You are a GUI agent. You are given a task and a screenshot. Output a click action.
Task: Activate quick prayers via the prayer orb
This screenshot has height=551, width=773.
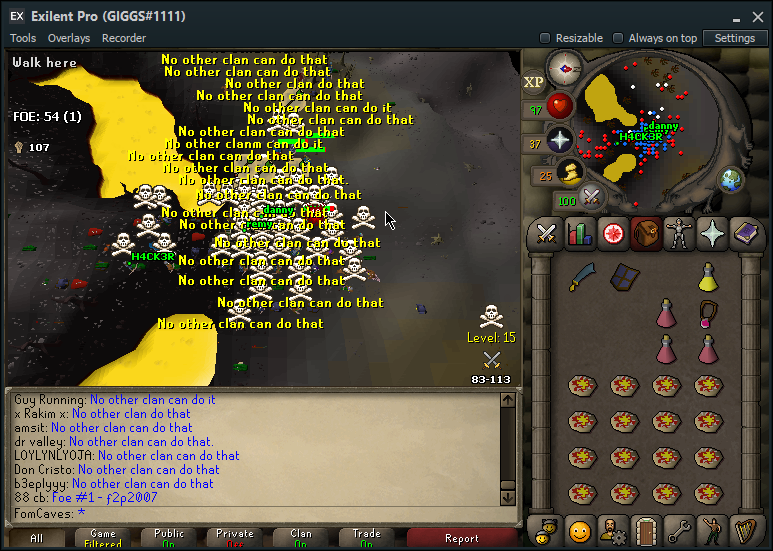(560, 139)
